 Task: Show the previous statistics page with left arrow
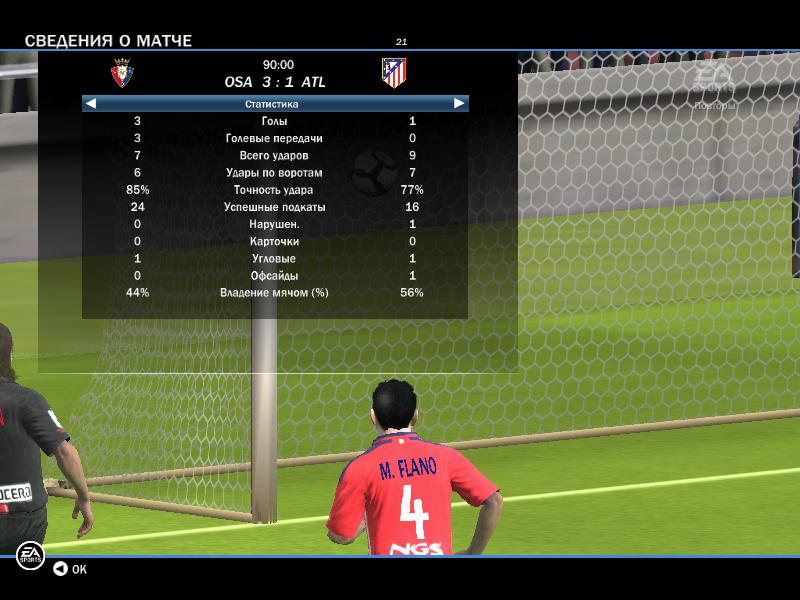pyautogui.click(x=90, y=103)
